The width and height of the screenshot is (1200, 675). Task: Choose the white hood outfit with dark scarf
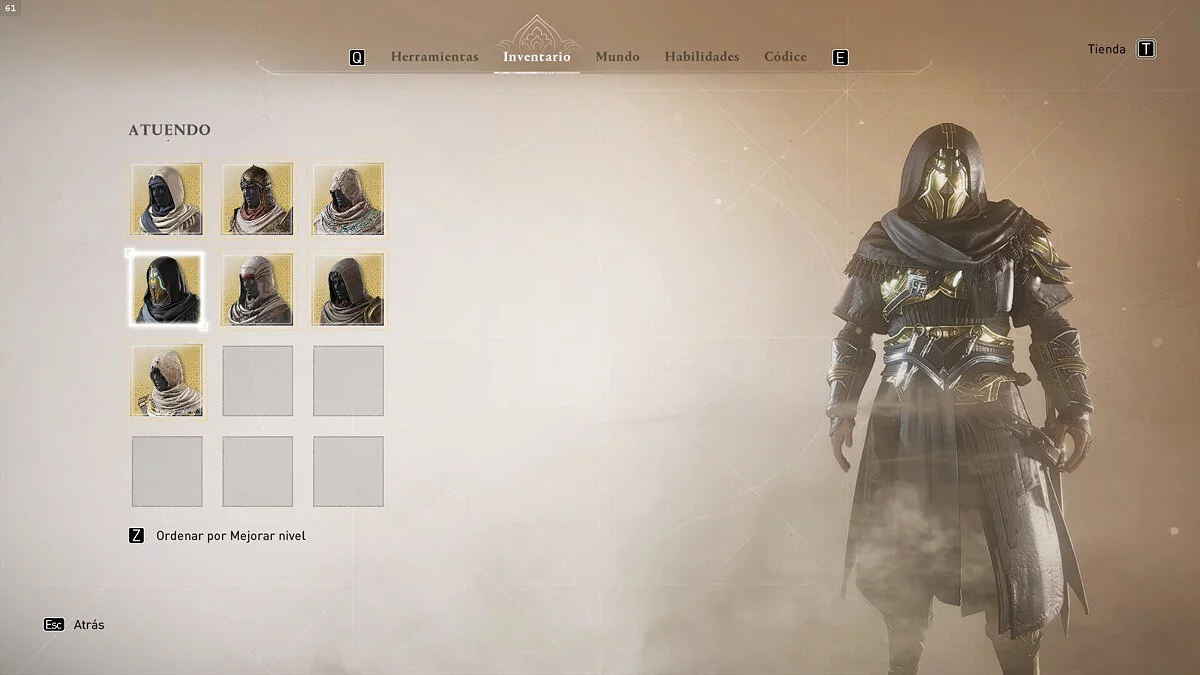pyautogui.click(x=167, y=199)
